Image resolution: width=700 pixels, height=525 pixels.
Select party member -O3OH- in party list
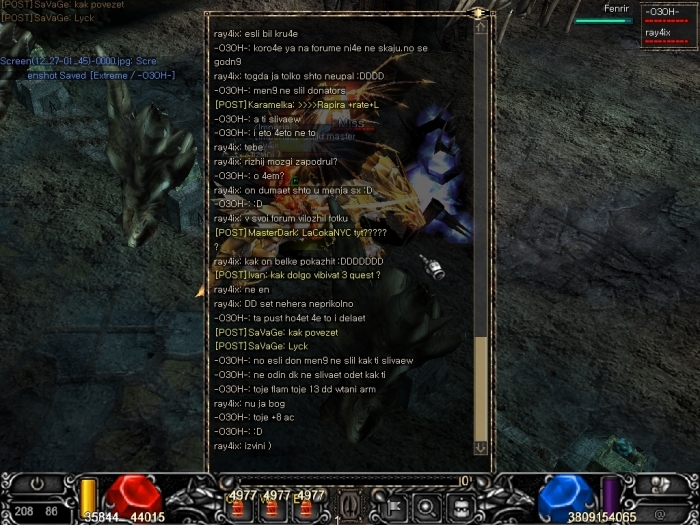tap(662, 13)
